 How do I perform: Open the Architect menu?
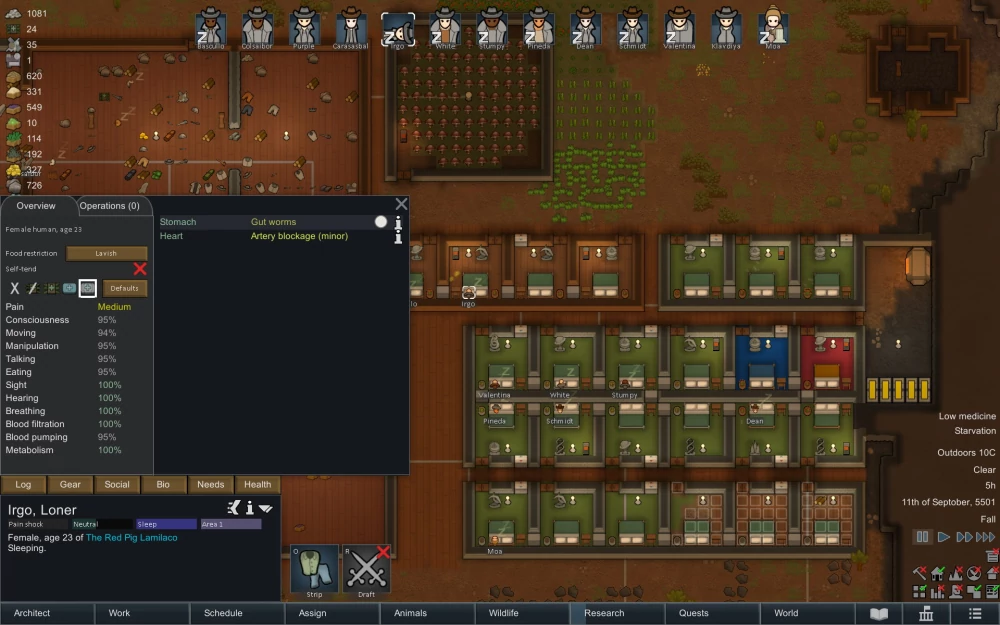point(32,613)
